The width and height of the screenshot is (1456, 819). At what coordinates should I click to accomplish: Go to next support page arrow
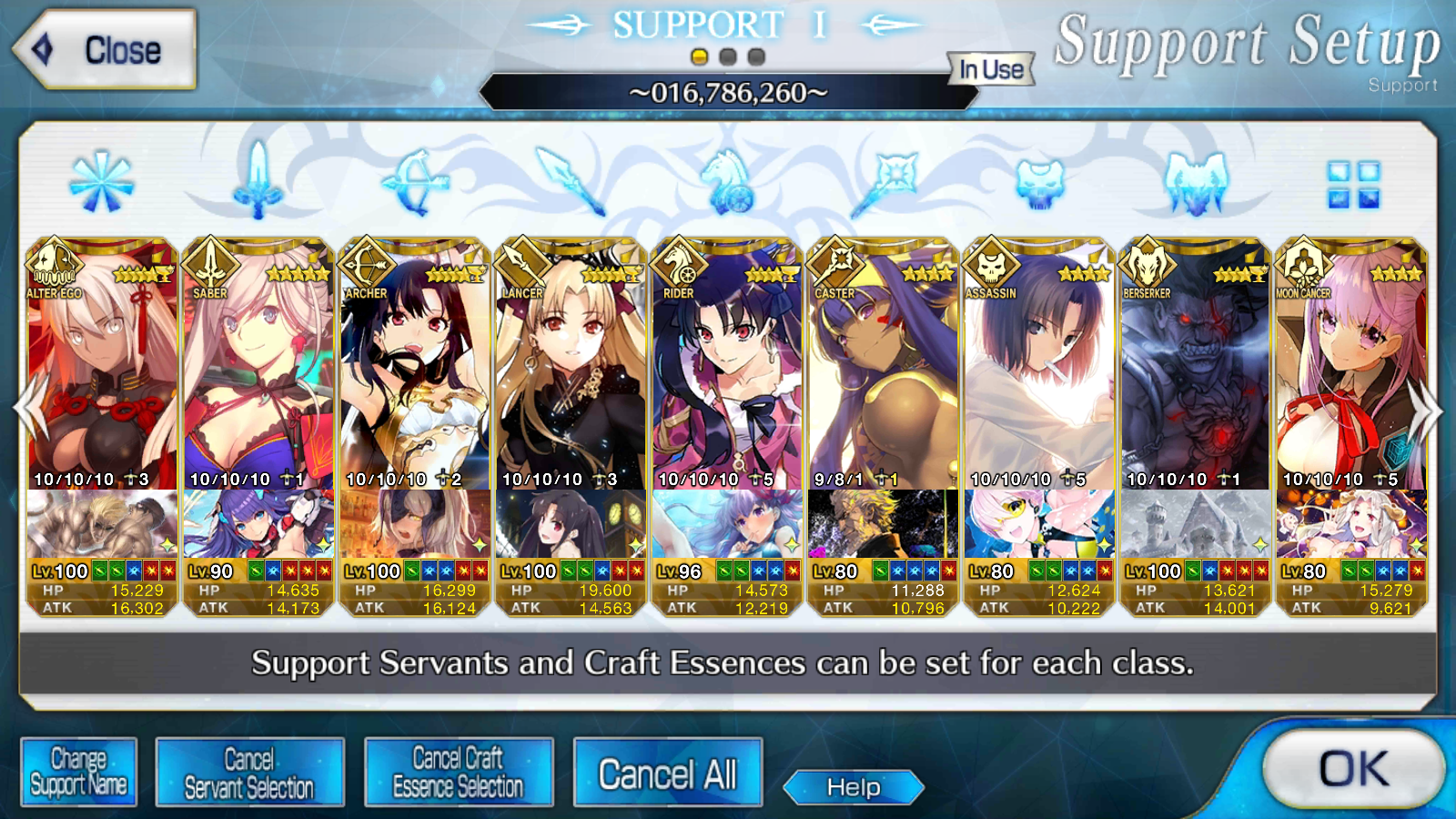pyautogui.click(x=1427, y=411)
